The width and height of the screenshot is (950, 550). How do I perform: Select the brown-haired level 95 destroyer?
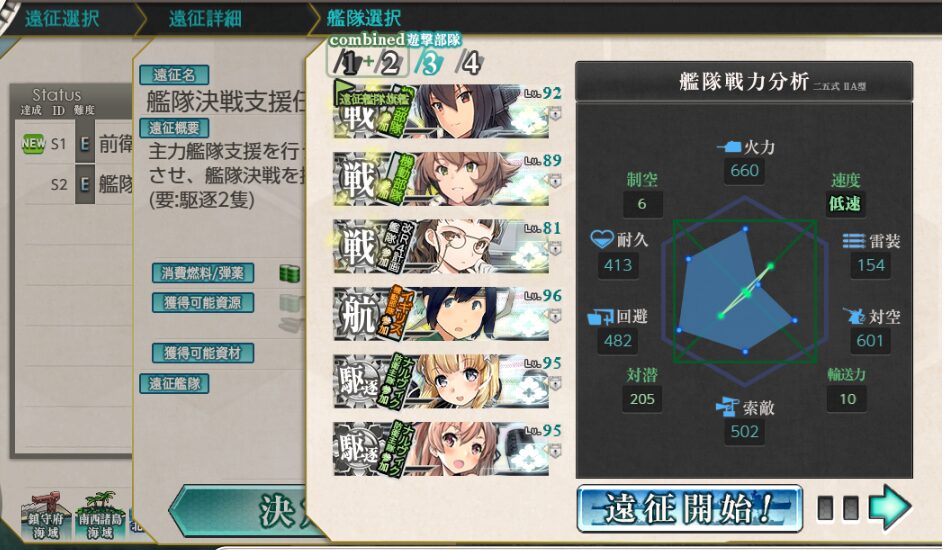tap(441, 449)
